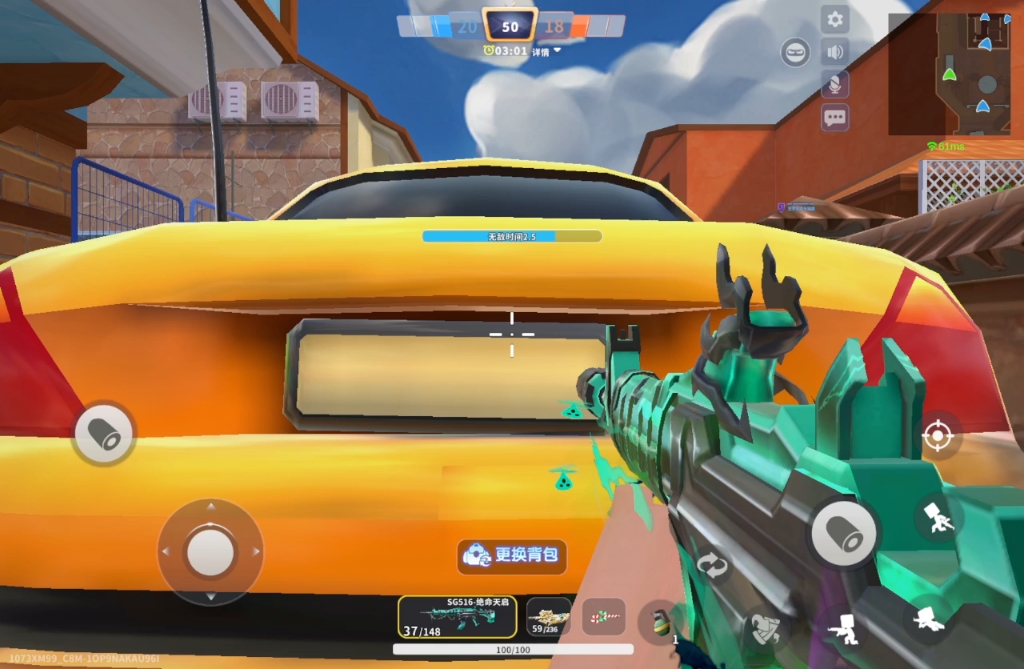This screenshot has width=1024, height=669.
Task: Tap the left-side bullet fire button
Action: coord(104,433)
